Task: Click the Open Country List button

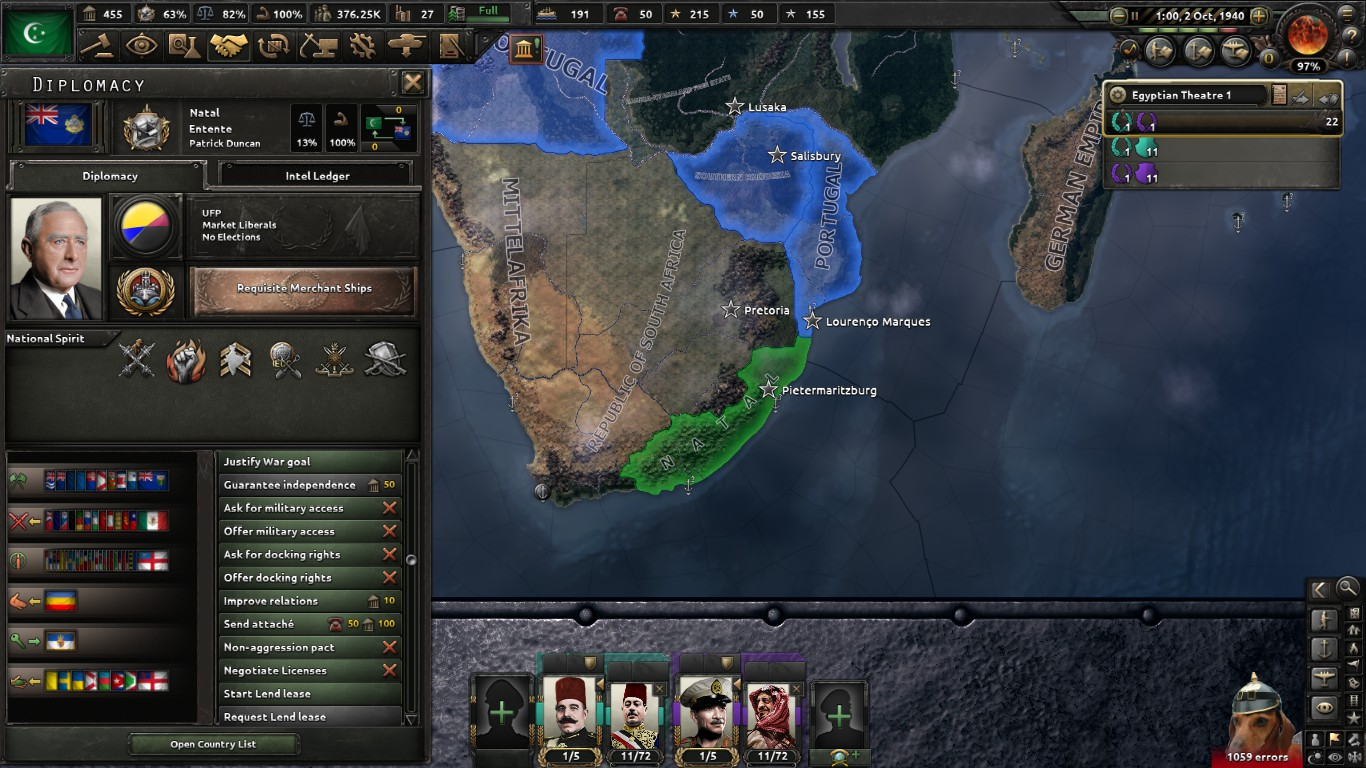Action: click(213, 745)
